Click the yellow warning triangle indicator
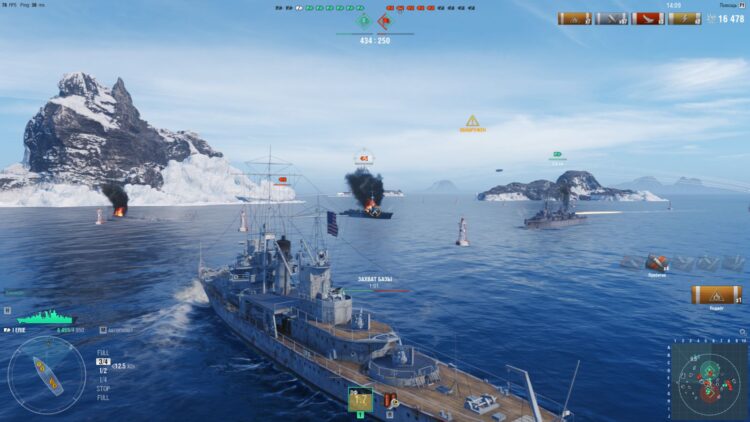 point(472,121)
